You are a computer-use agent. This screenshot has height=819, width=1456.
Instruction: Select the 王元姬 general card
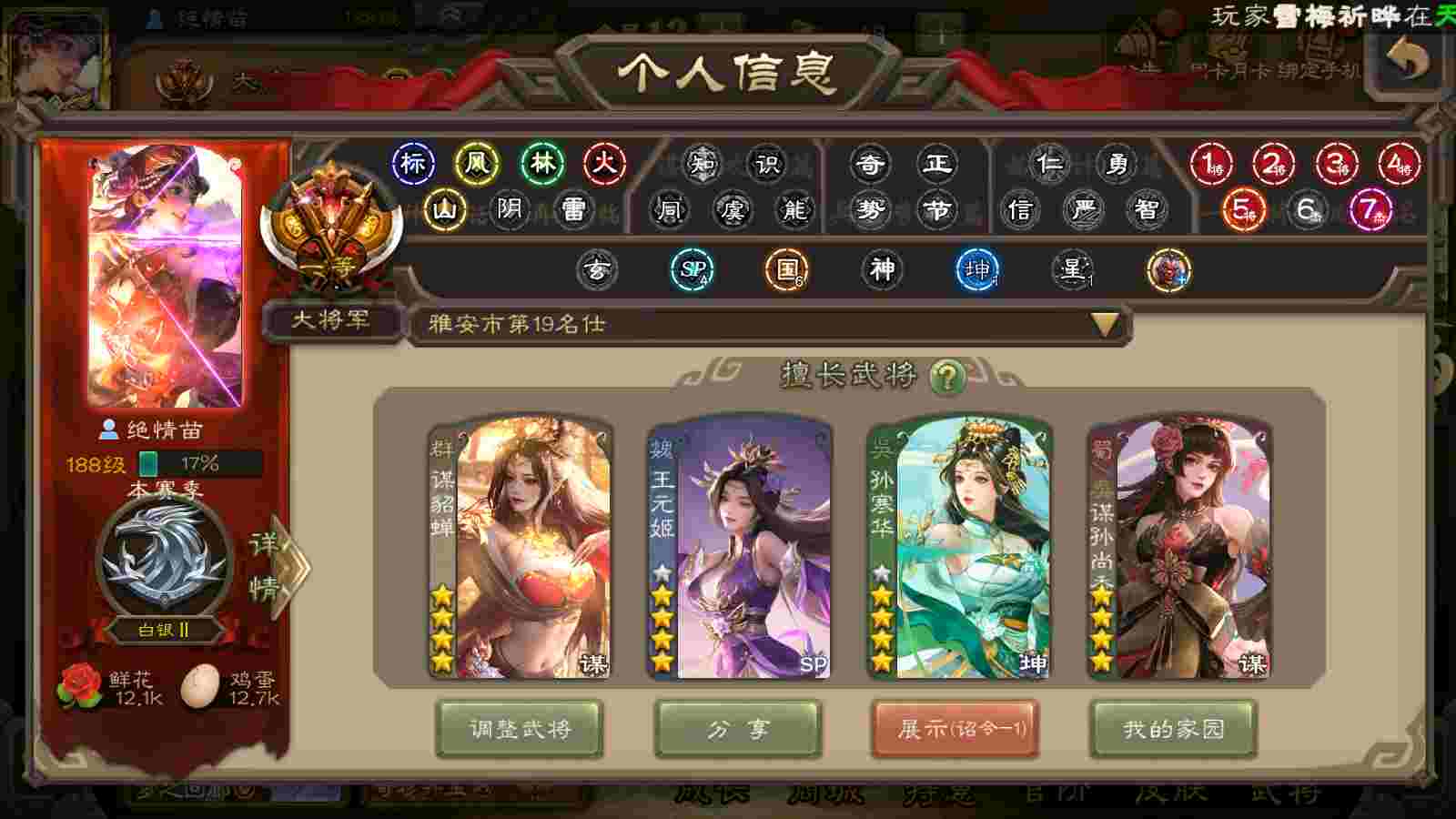(739, 548)
